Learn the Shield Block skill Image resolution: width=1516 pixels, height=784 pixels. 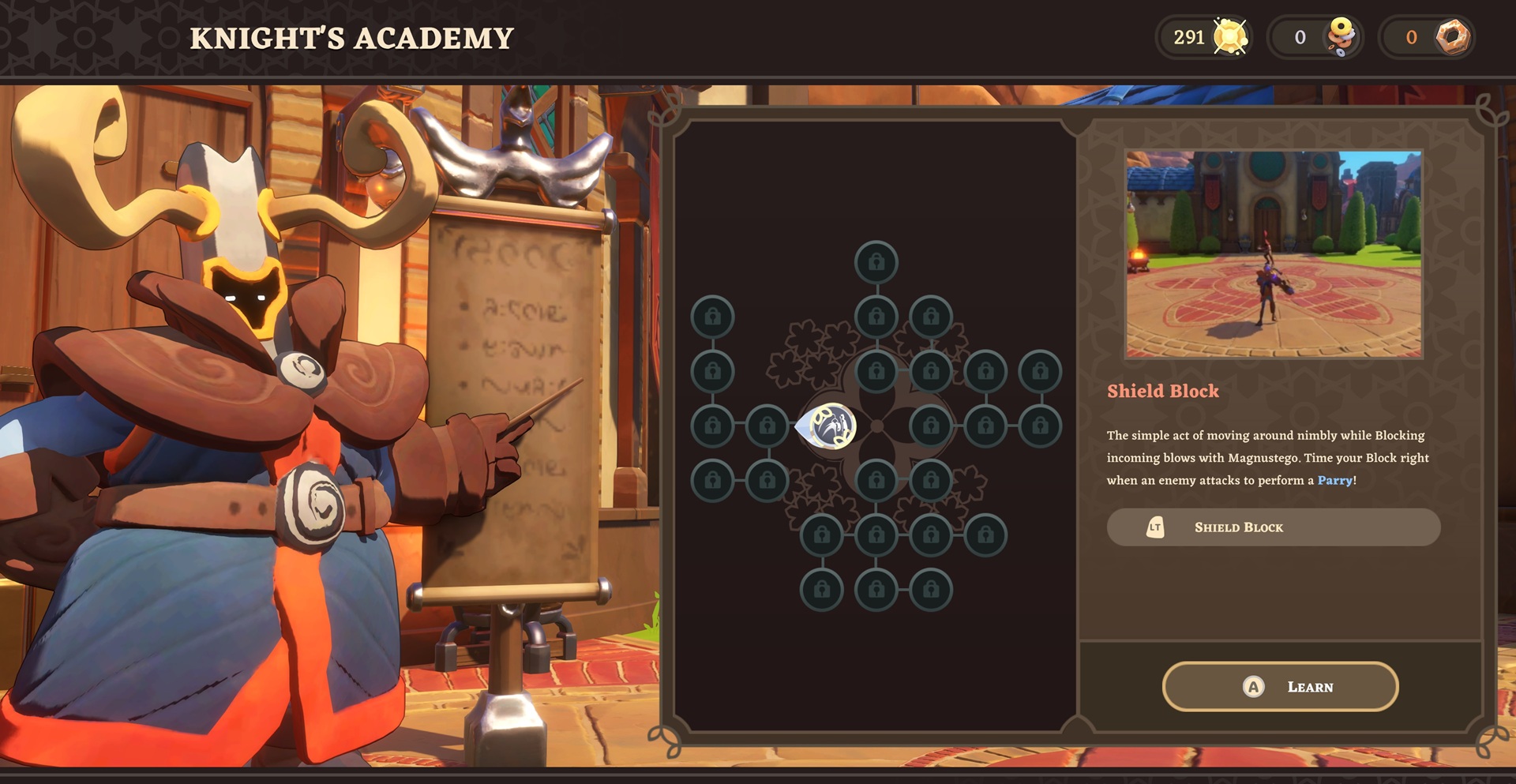[1280, 687]
